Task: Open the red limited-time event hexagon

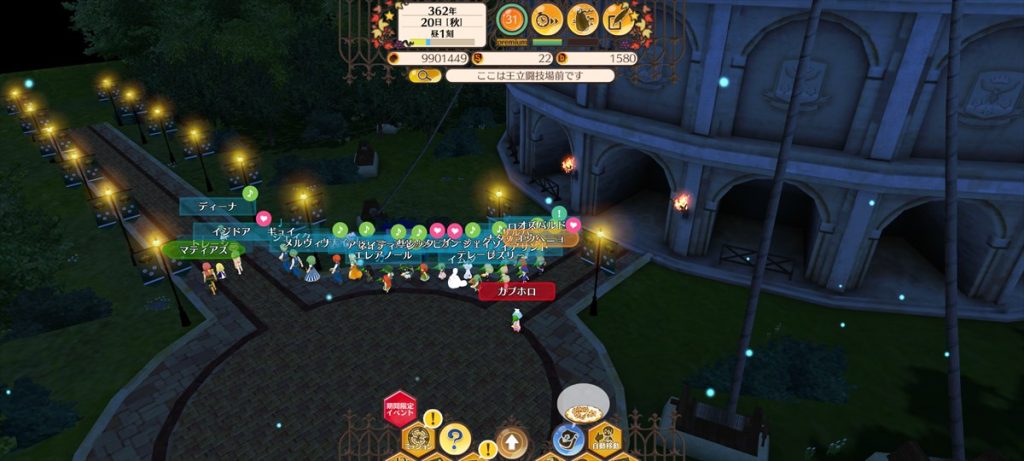Action: (x=399, y=407)
